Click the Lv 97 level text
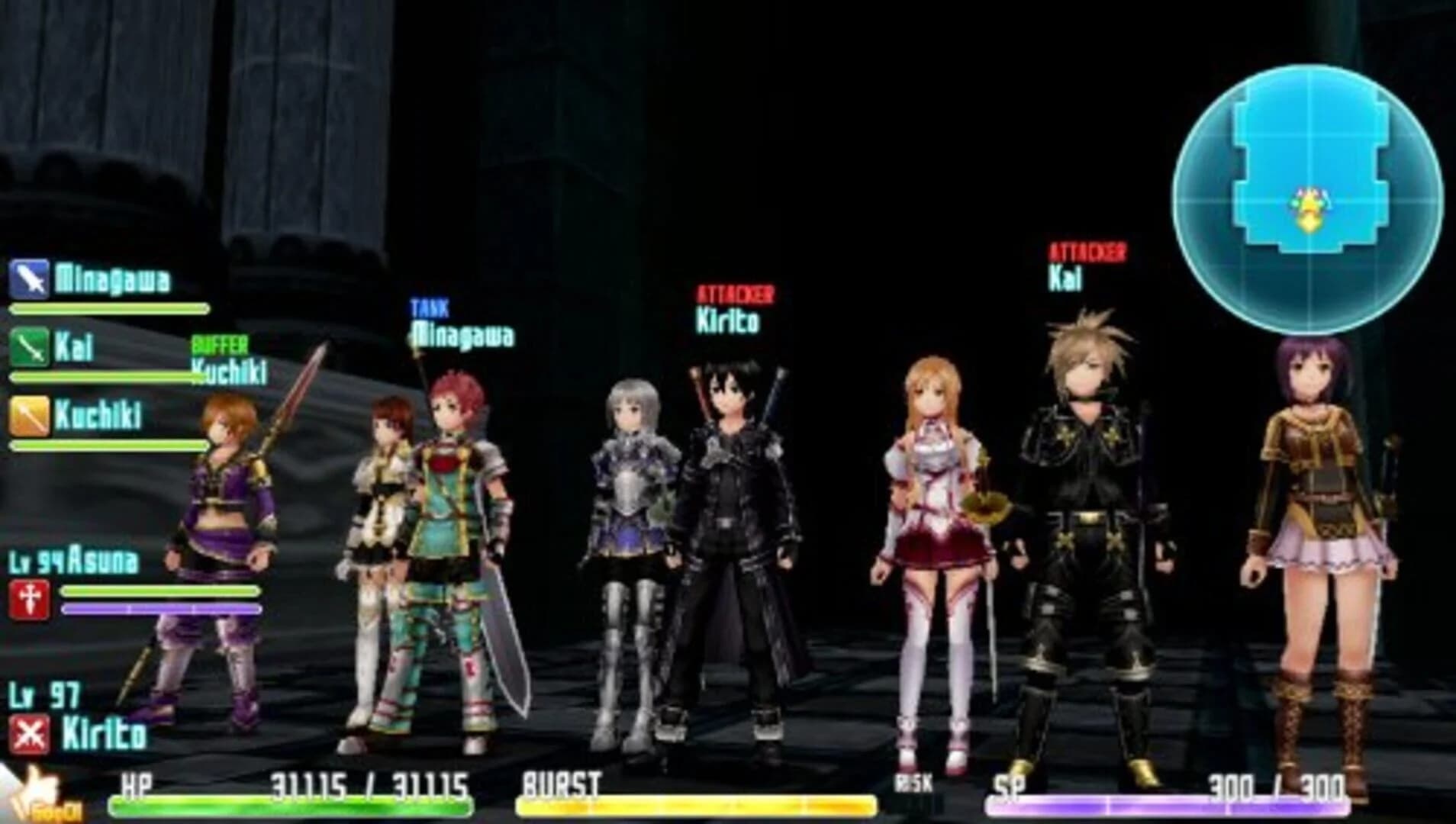 (x=43, y=695)
